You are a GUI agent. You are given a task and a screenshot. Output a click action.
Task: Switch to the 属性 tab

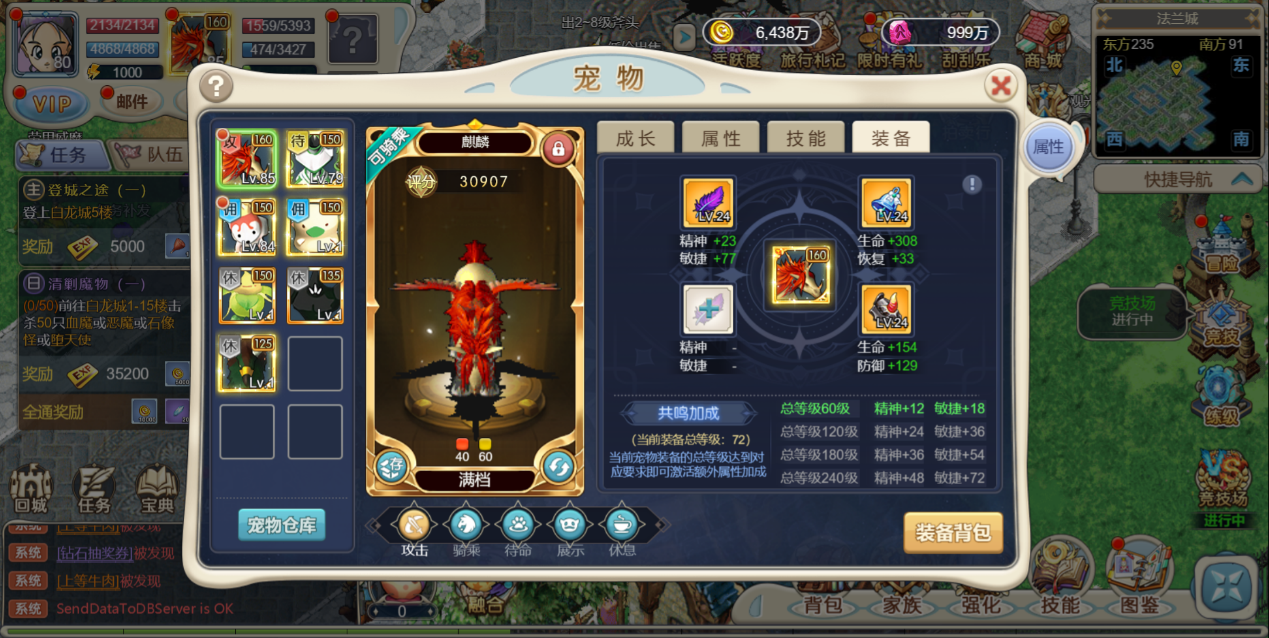tap(720, 138)
